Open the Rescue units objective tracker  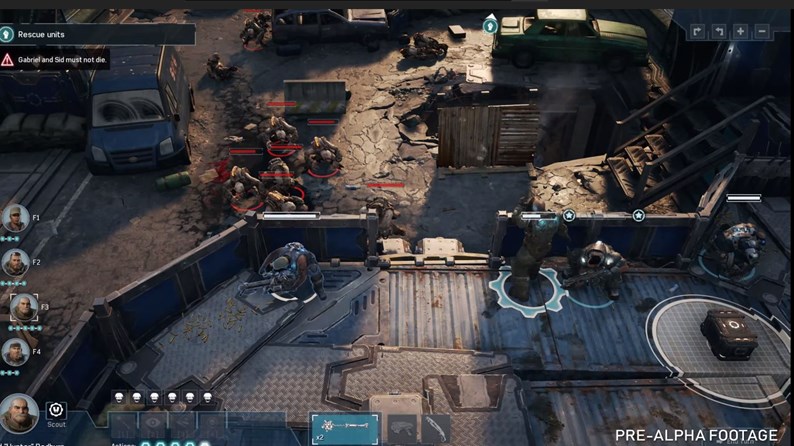(97, 34)
